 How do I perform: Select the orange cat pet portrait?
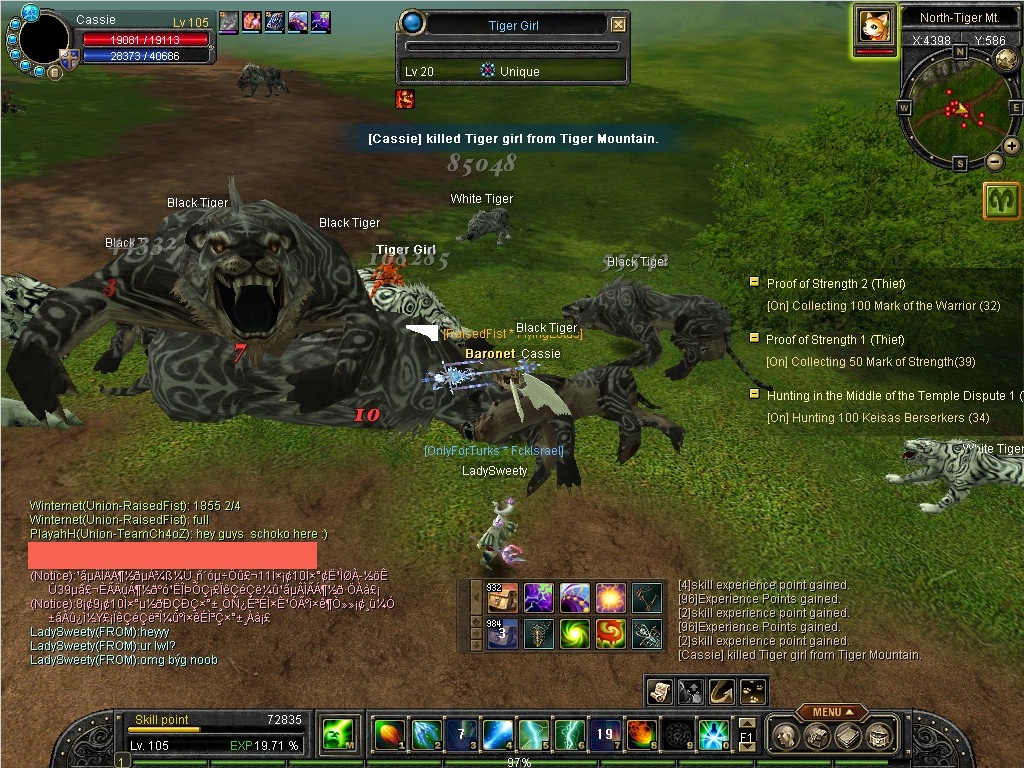[x=874, y=25]
